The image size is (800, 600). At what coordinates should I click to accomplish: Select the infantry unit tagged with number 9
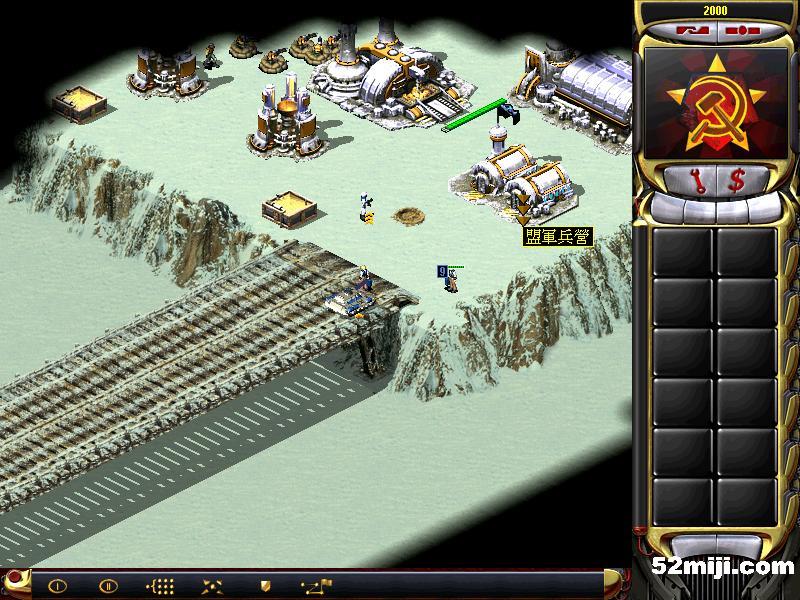(x=452, y=282)
